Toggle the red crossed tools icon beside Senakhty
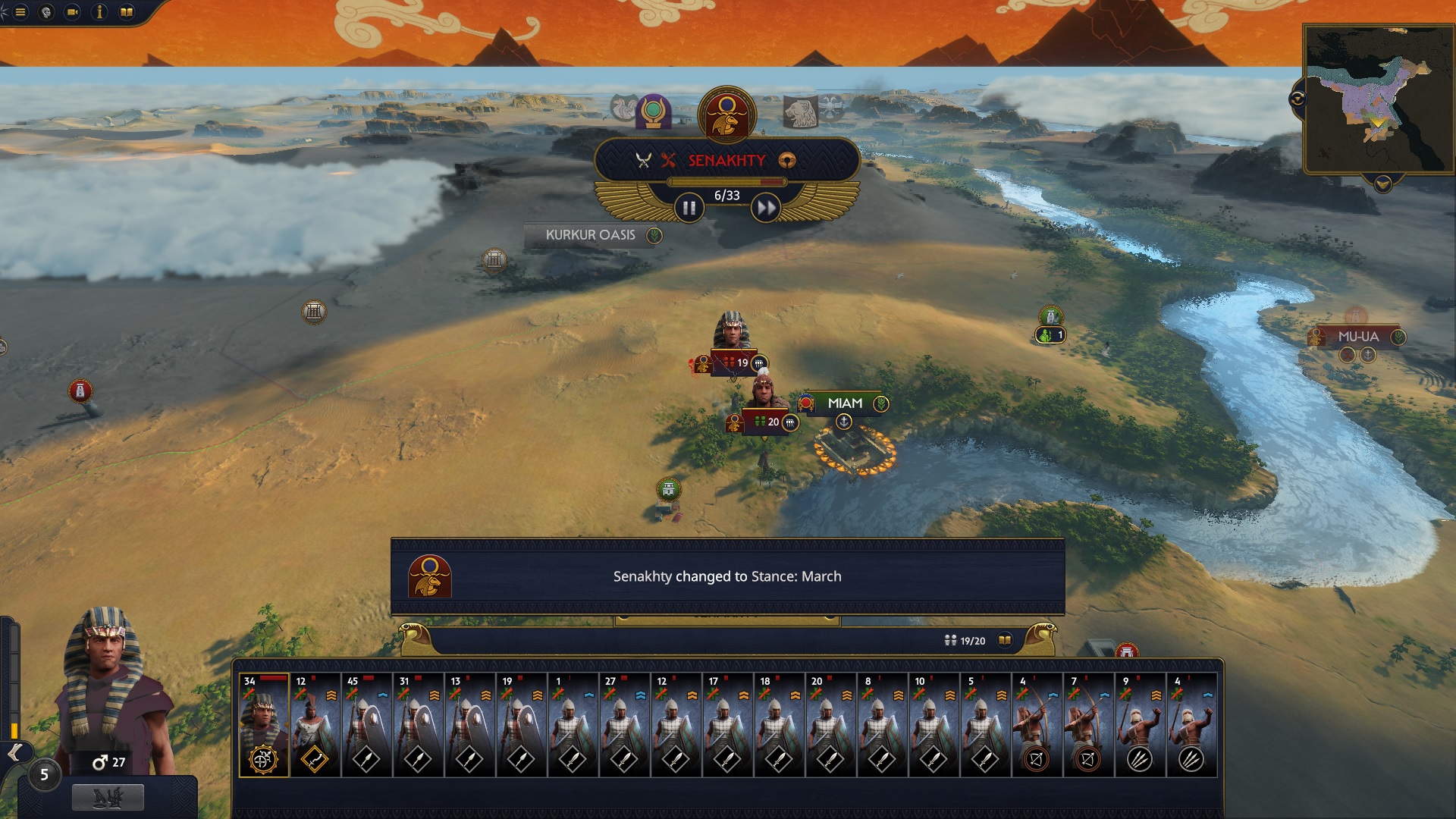 [x=667, y=160]
